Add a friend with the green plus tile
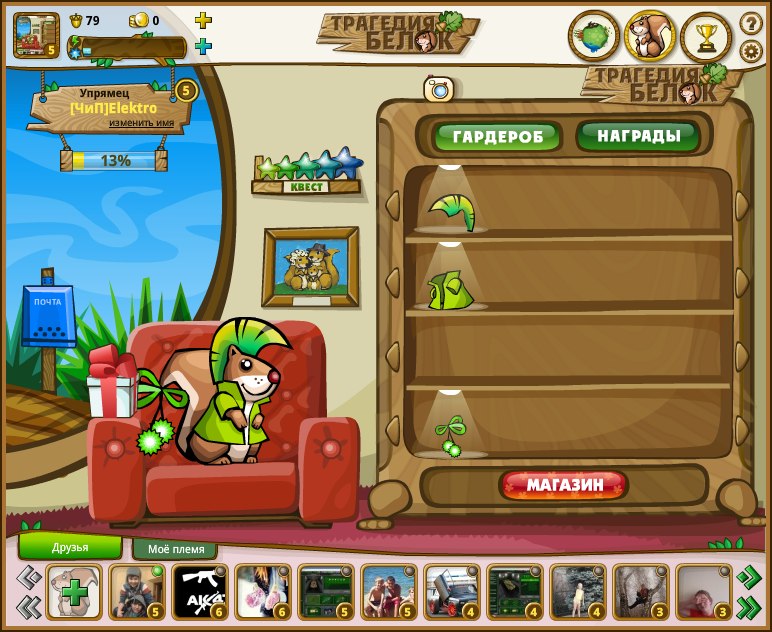772x632 pixels. pyautogui.click(x=74, y=592)
